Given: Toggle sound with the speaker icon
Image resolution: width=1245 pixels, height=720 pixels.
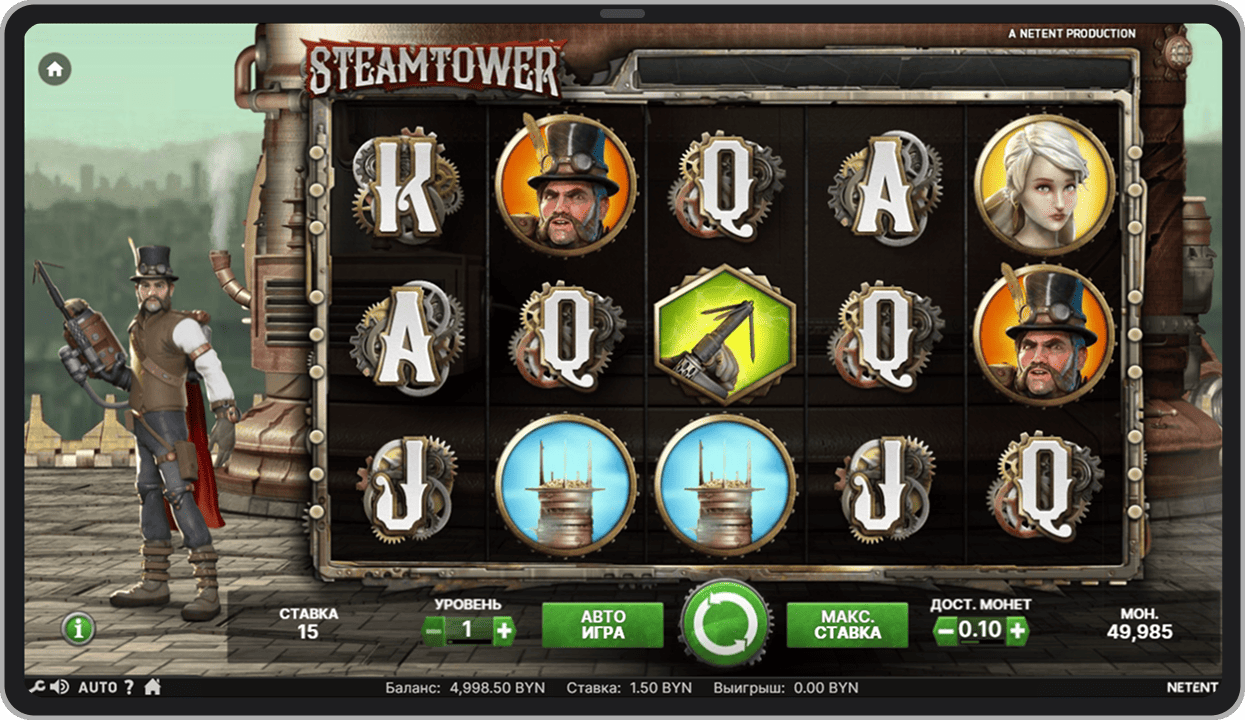Looking at the screenshot, I should coord(59,687).
